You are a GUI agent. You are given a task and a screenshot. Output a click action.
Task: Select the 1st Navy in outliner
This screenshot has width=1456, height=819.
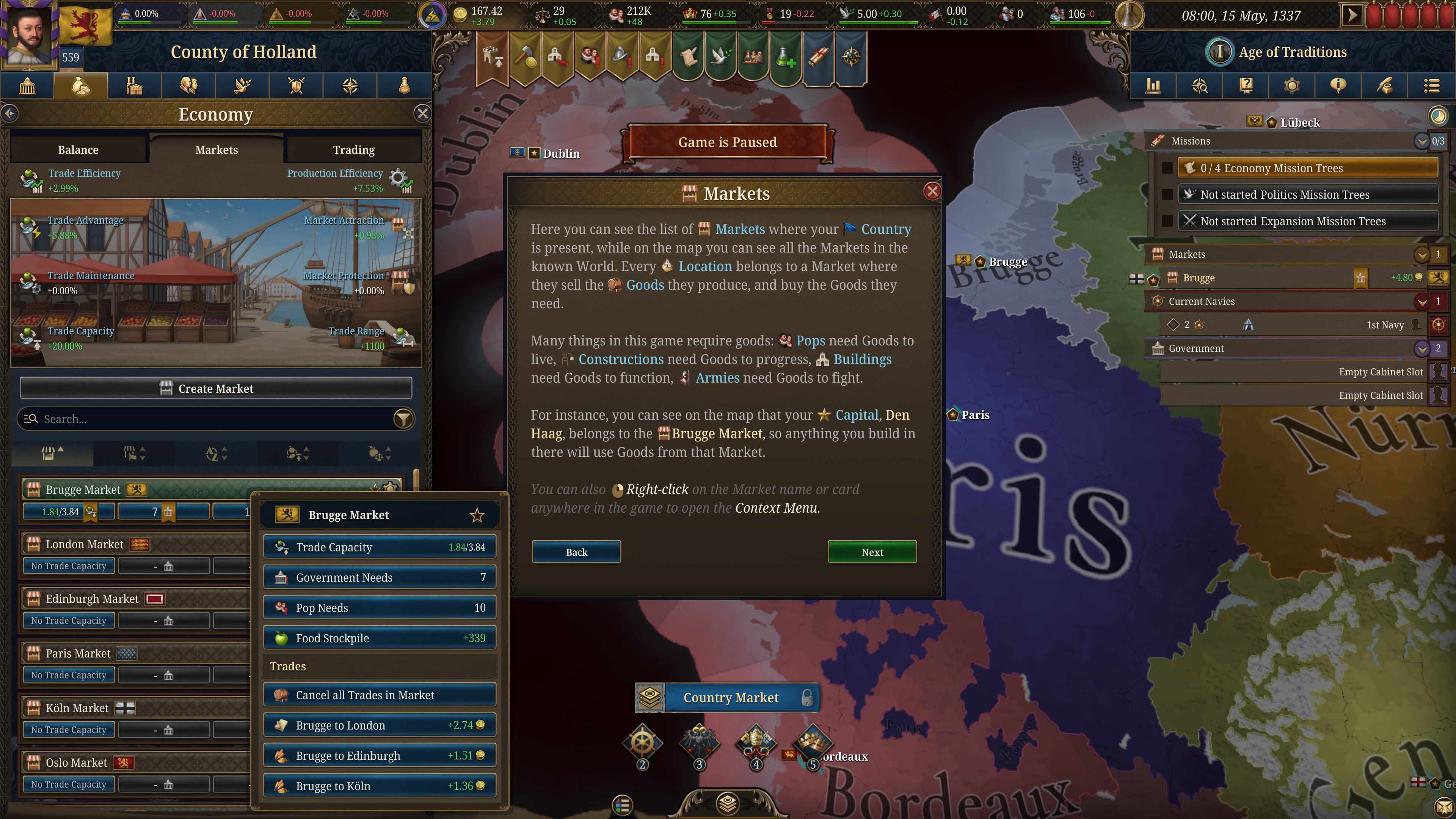[1385, 325]
